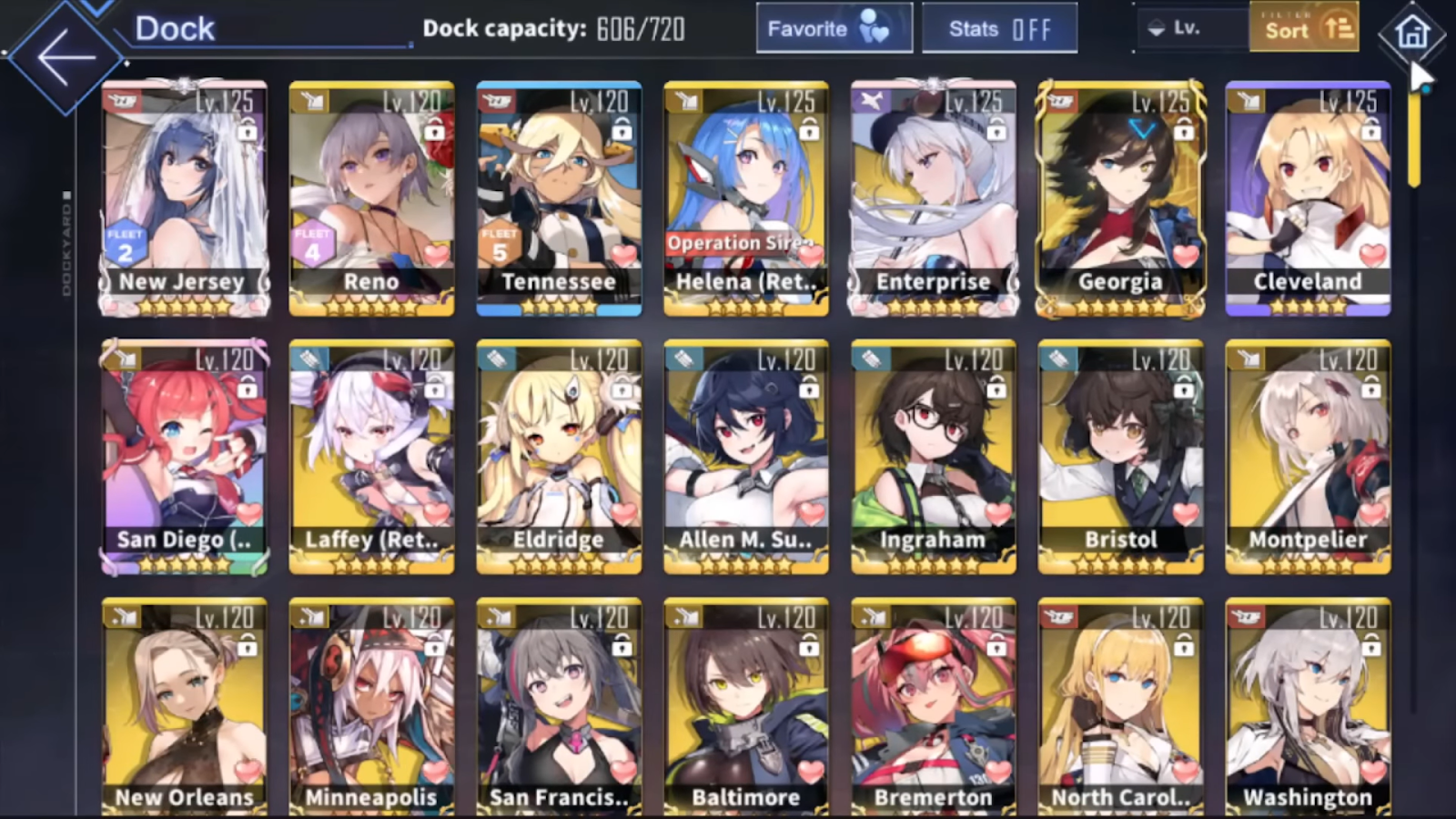This screenshot has height=819, width=1456.
Task: Click the star rating under Eldridge
Action: 559,564
